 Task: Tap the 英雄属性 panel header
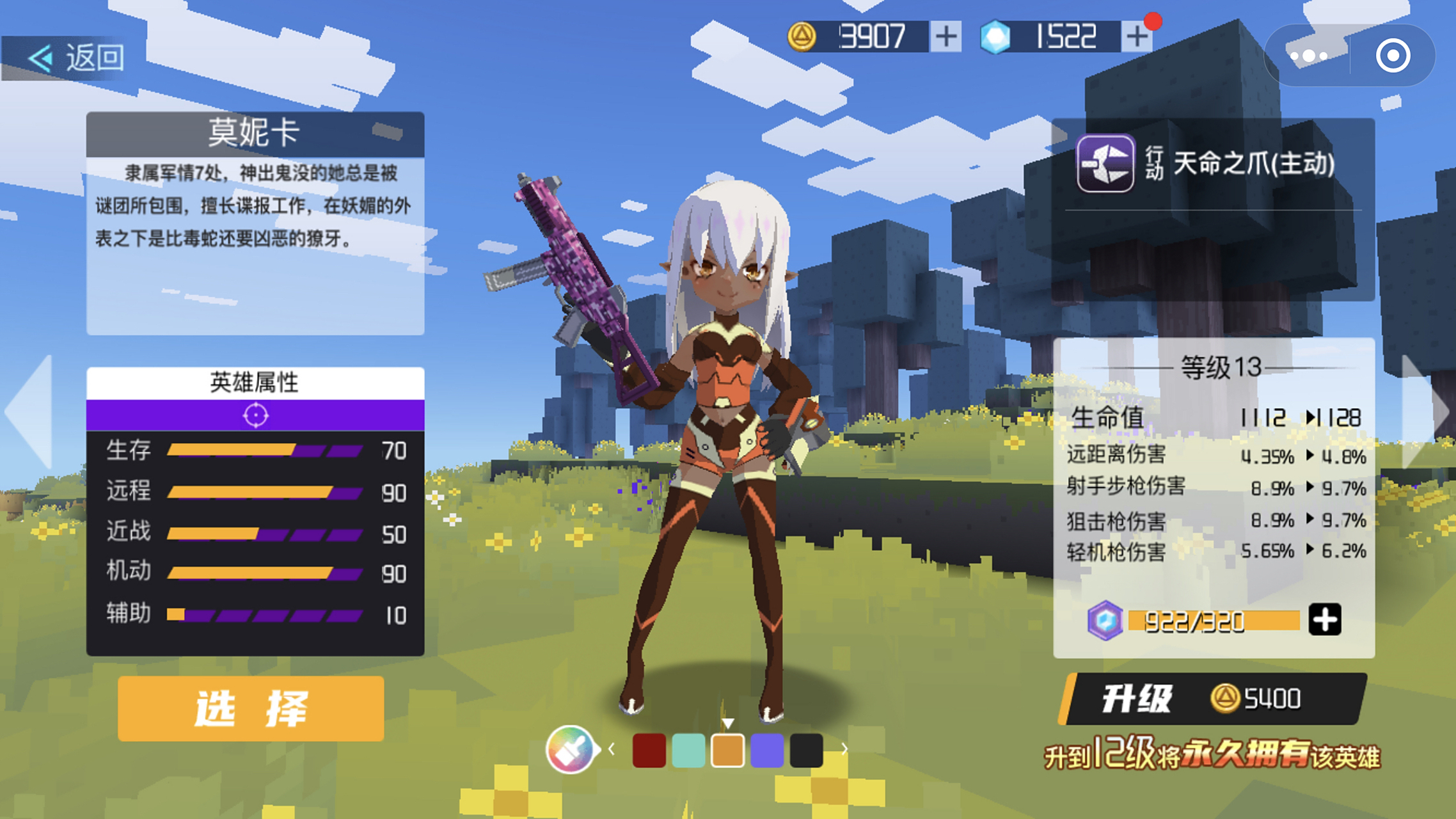pos(256,381)
